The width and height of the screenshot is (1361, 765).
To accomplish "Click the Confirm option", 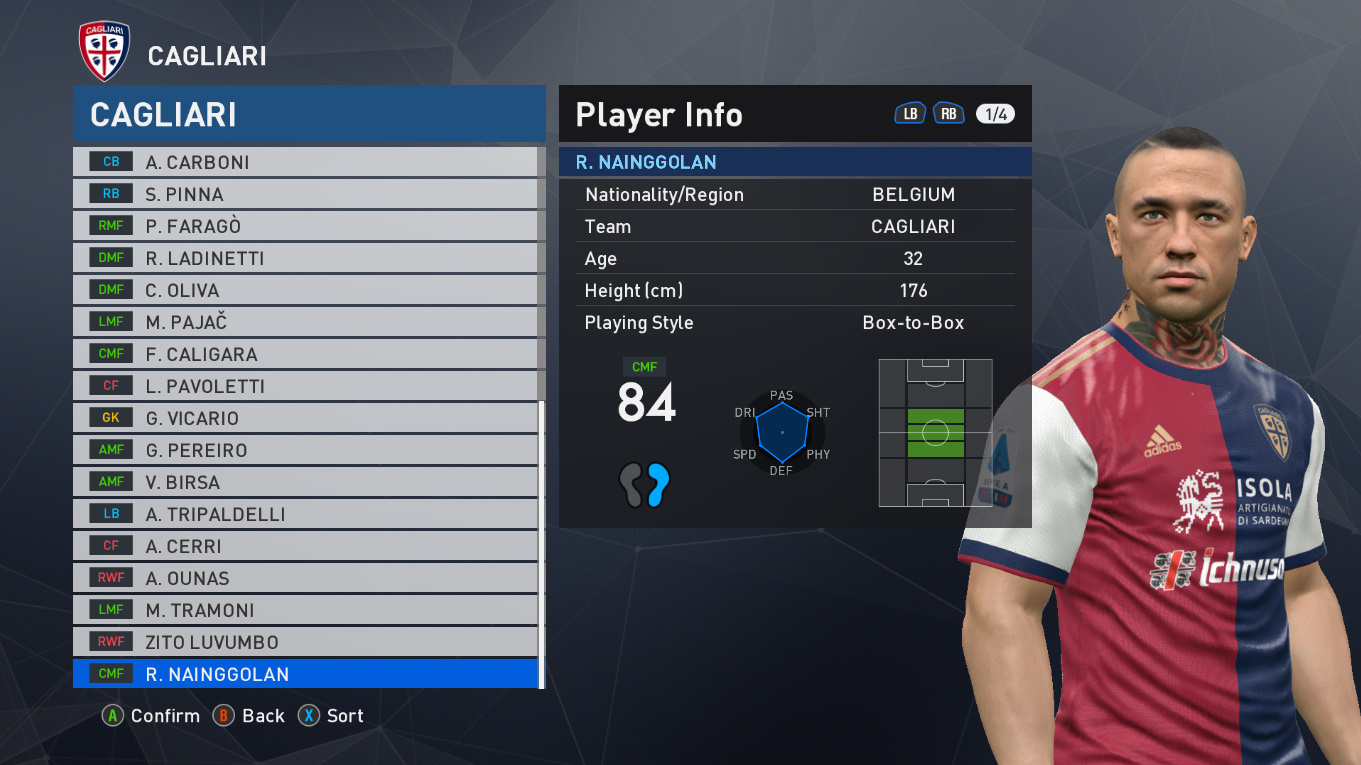I will click(152, 716).
